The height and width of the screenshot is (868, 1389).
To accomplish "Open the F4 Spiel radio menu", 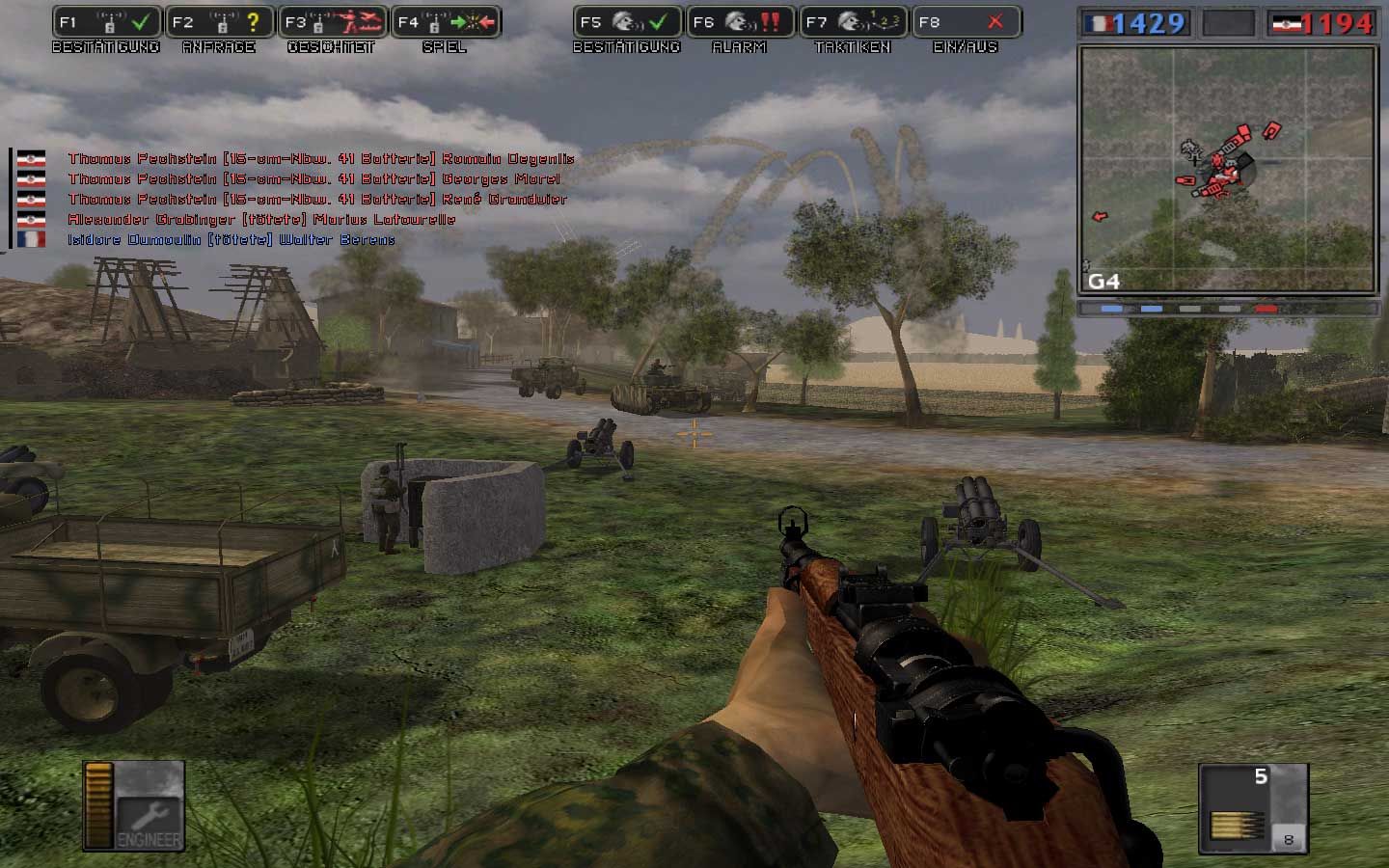I will (446, 22).
